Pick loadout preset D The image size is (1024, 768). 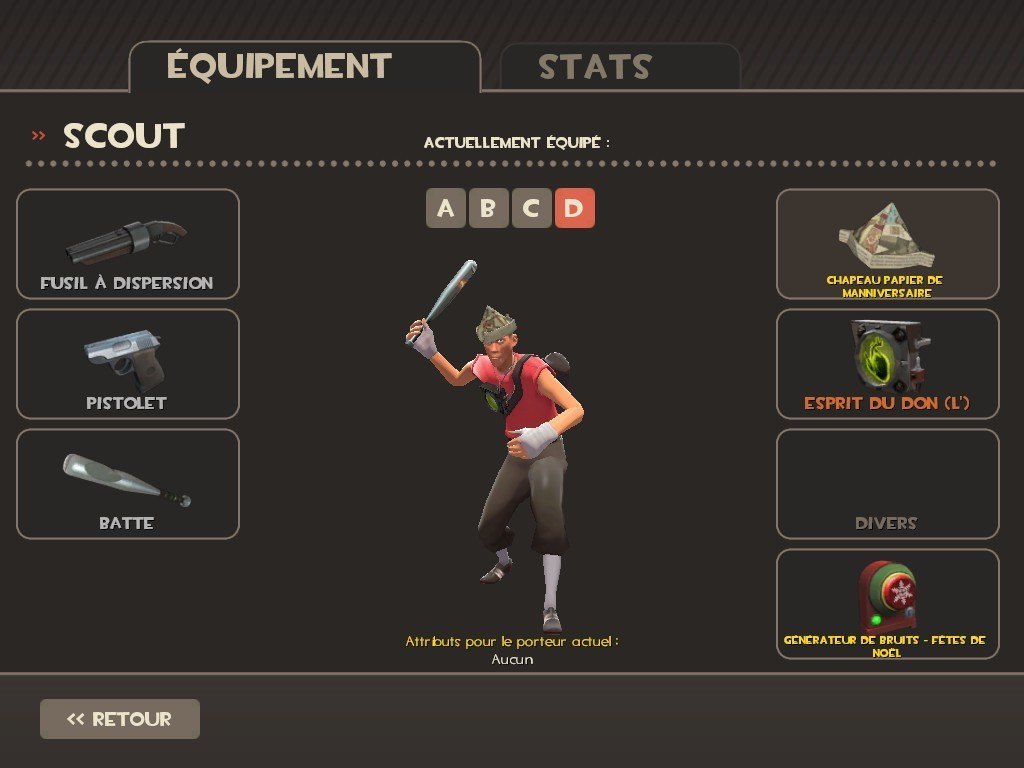574,209
